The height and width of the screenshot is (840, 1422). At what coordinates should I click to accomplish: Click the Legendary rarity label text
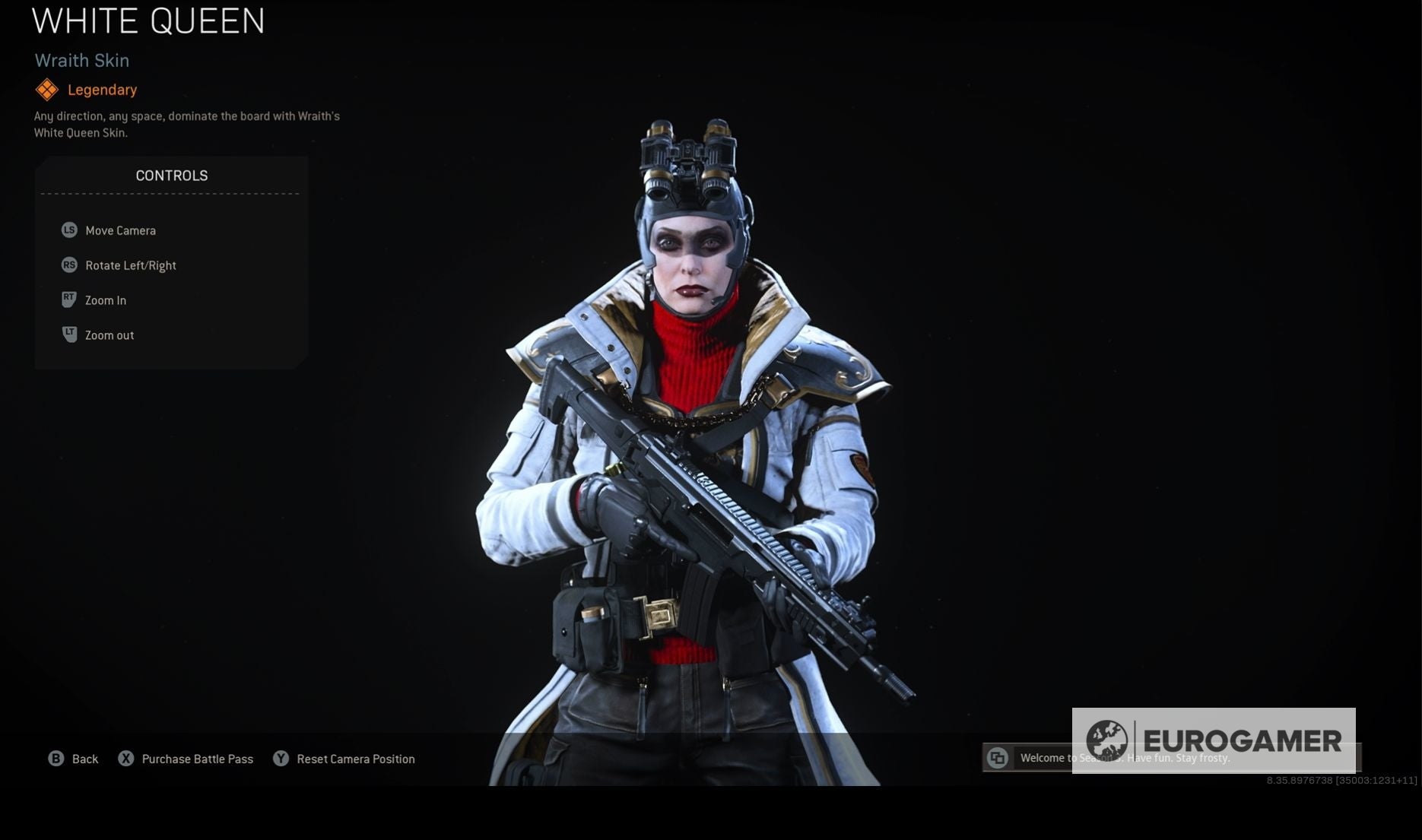[x=101, y=89]
